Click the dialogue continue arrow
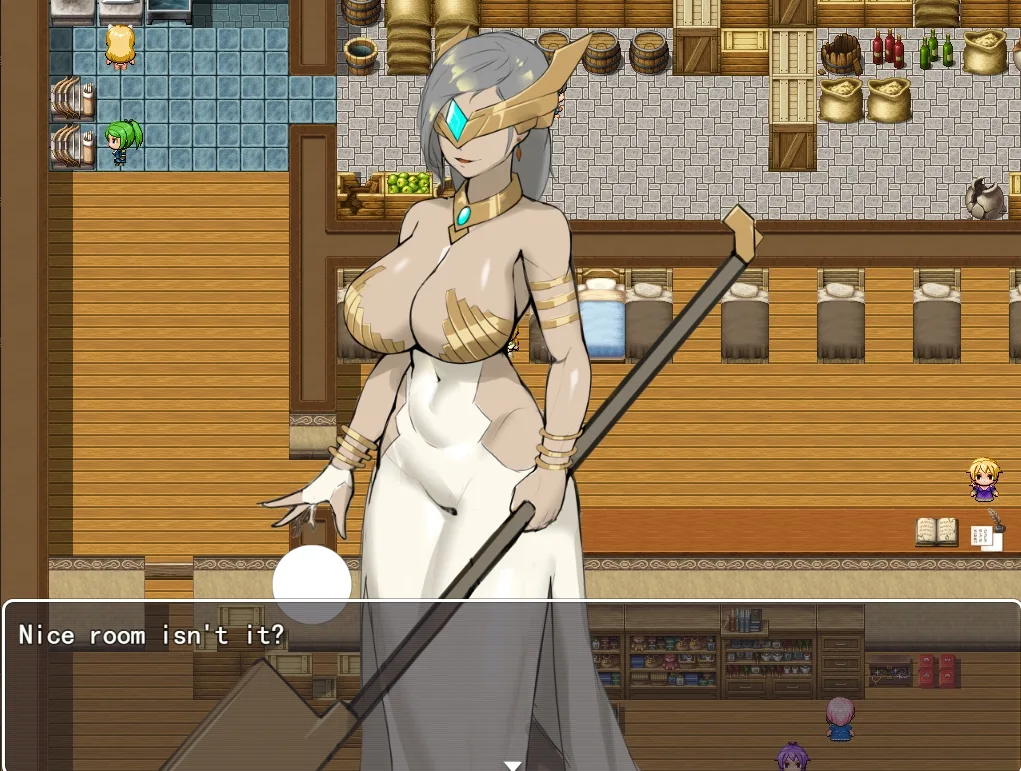Viewport: 1021px width, 771px height. (512, 765)
